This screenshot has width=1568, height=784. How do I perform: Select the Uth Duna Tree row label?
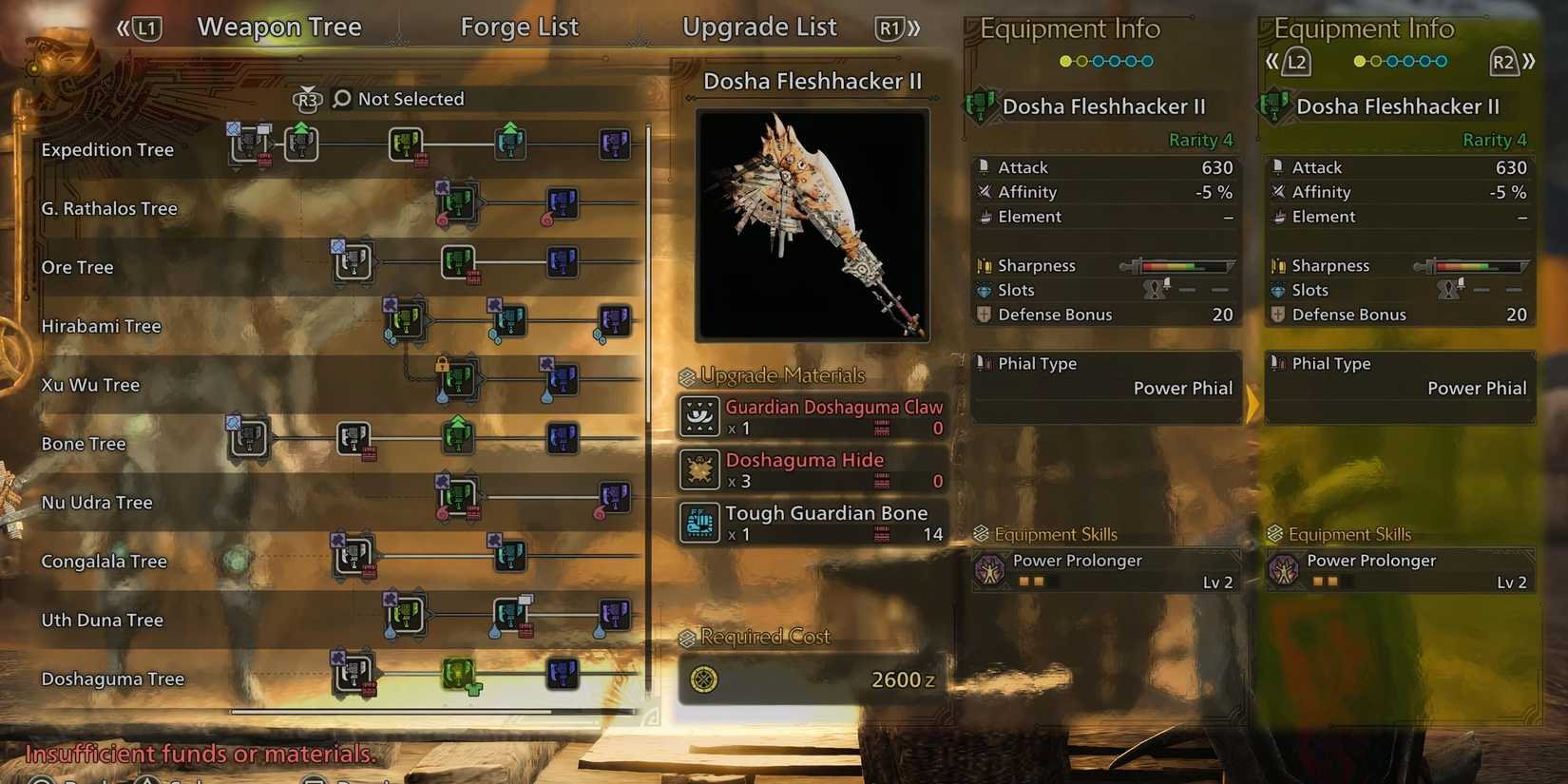click(x=102, y=621)
